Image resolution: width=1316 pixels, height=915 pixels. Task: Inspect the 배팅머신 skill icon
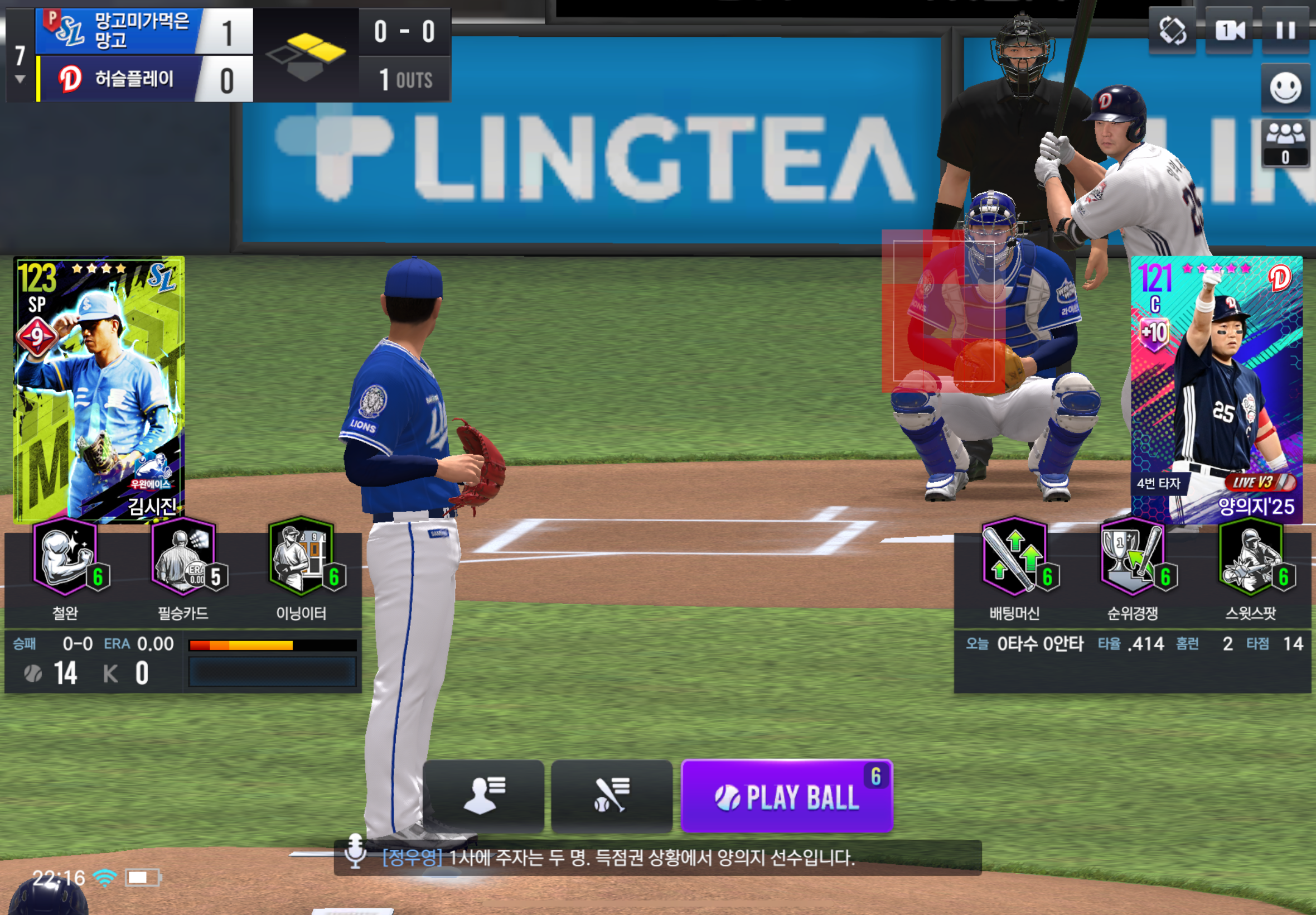point(1015,557)
